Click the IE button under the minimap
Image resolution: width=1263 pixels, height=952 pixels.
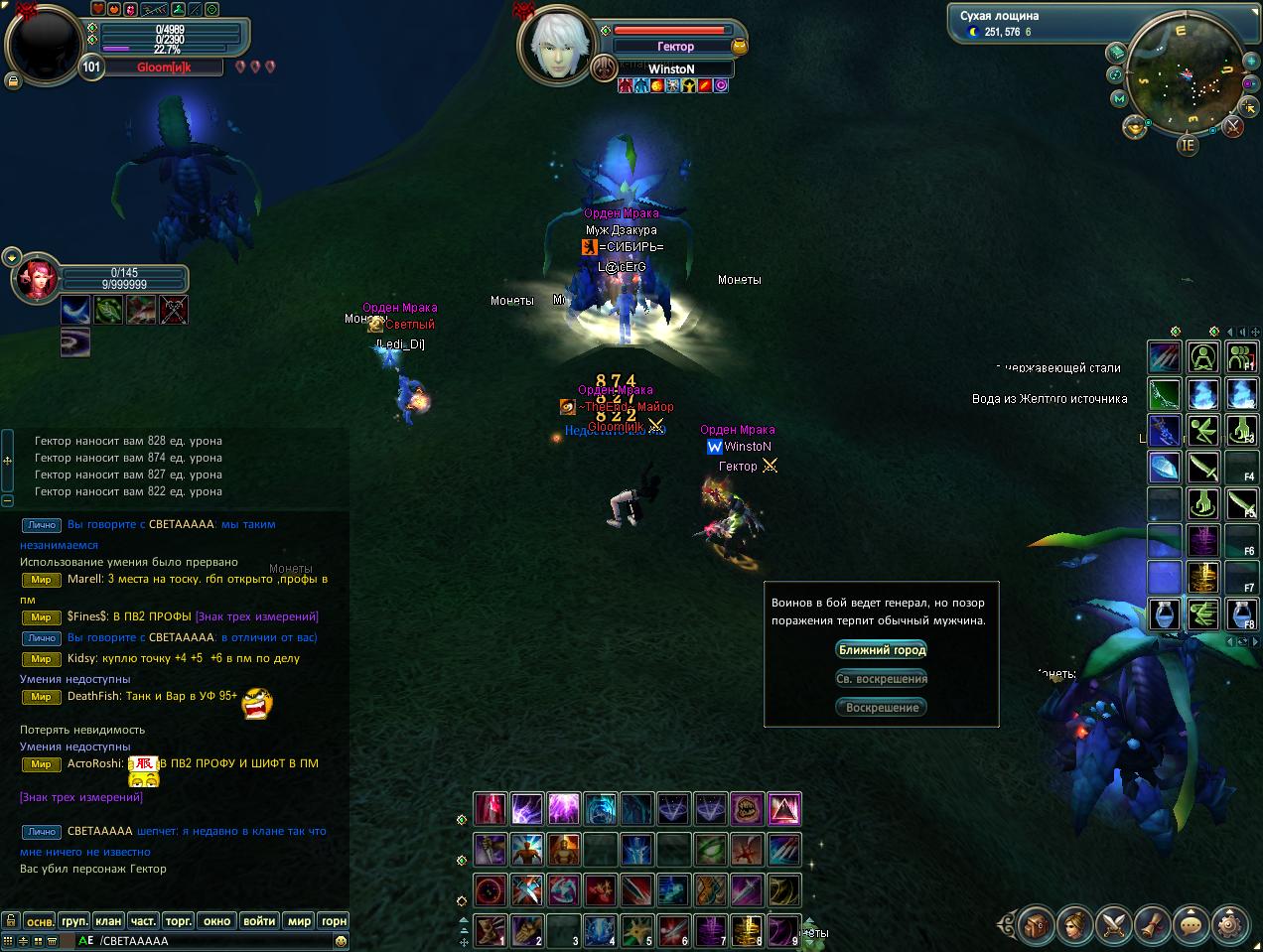click(x=1188, y=145)
